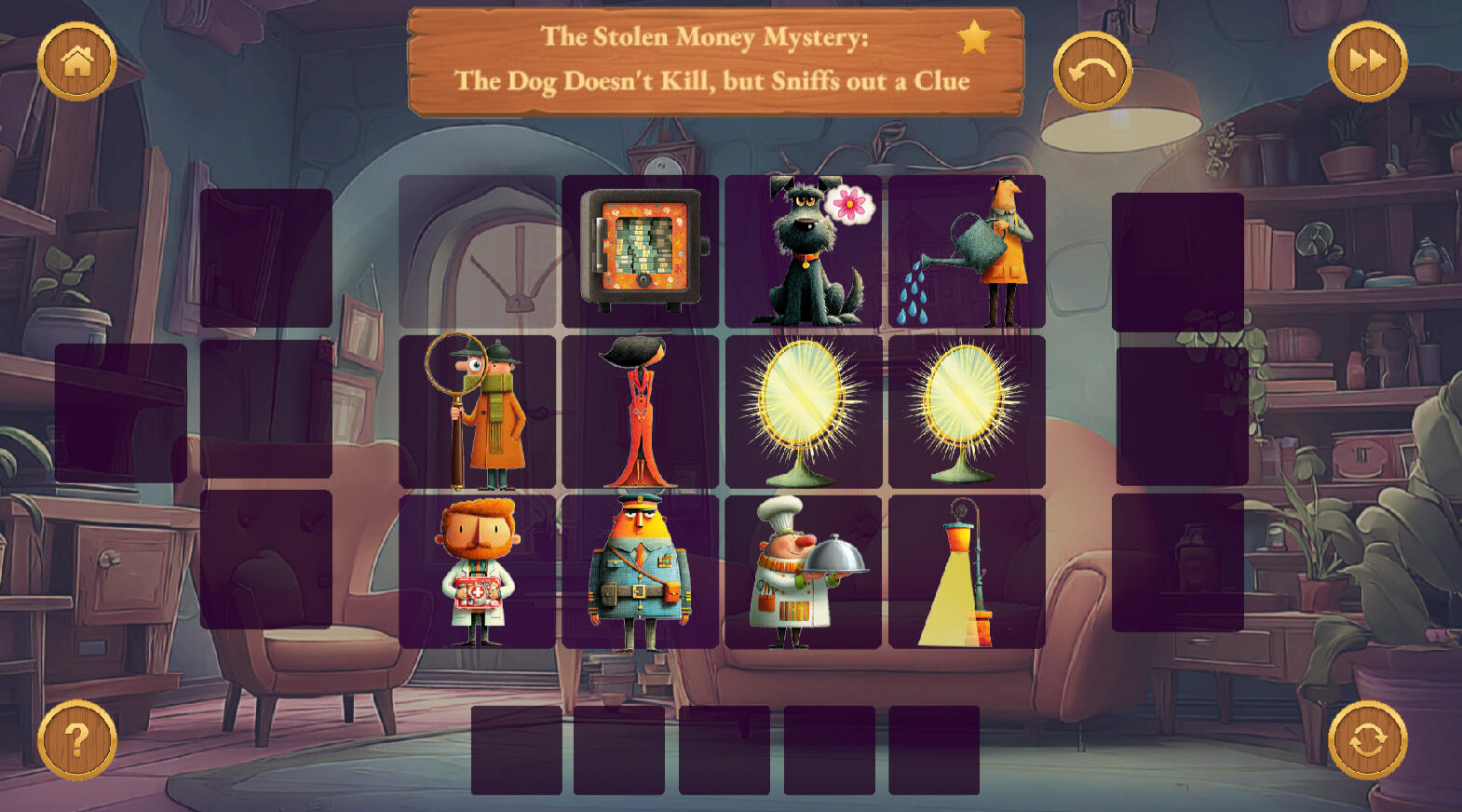Pick the chef holding a cloche tile

tap(804, 571)
